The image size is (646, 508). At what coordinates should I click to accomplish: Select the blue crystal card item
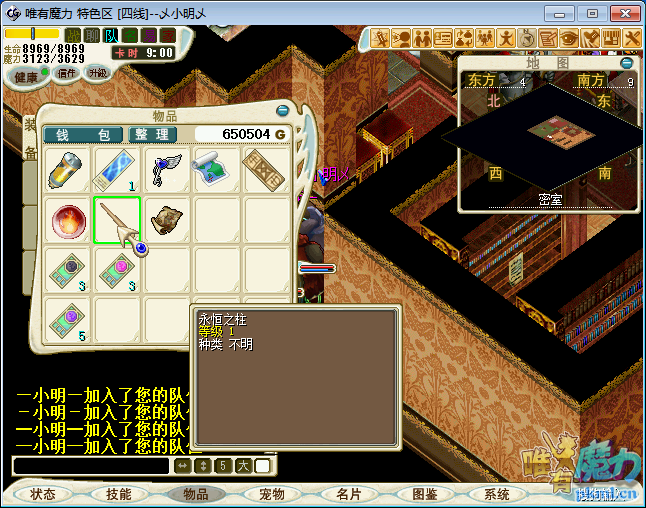coord(117,170)
